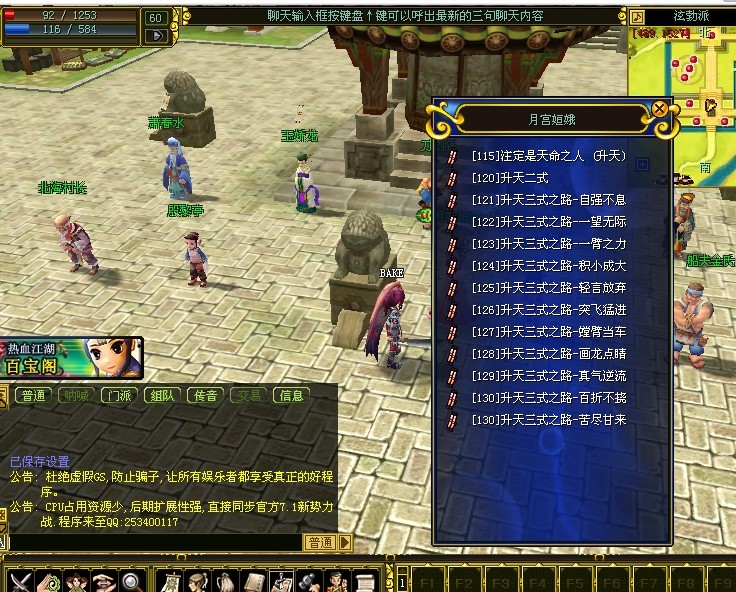Switch to the 普通 chat tab
Viewport: 736px width, 592px height.
[33, 396]
